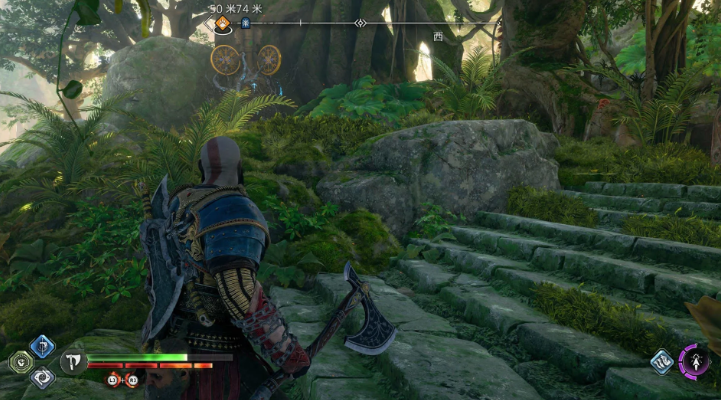Select the blue diamond claw icon
The height and width of the screenshot is (400, 721).
click(x=661, y=362)
